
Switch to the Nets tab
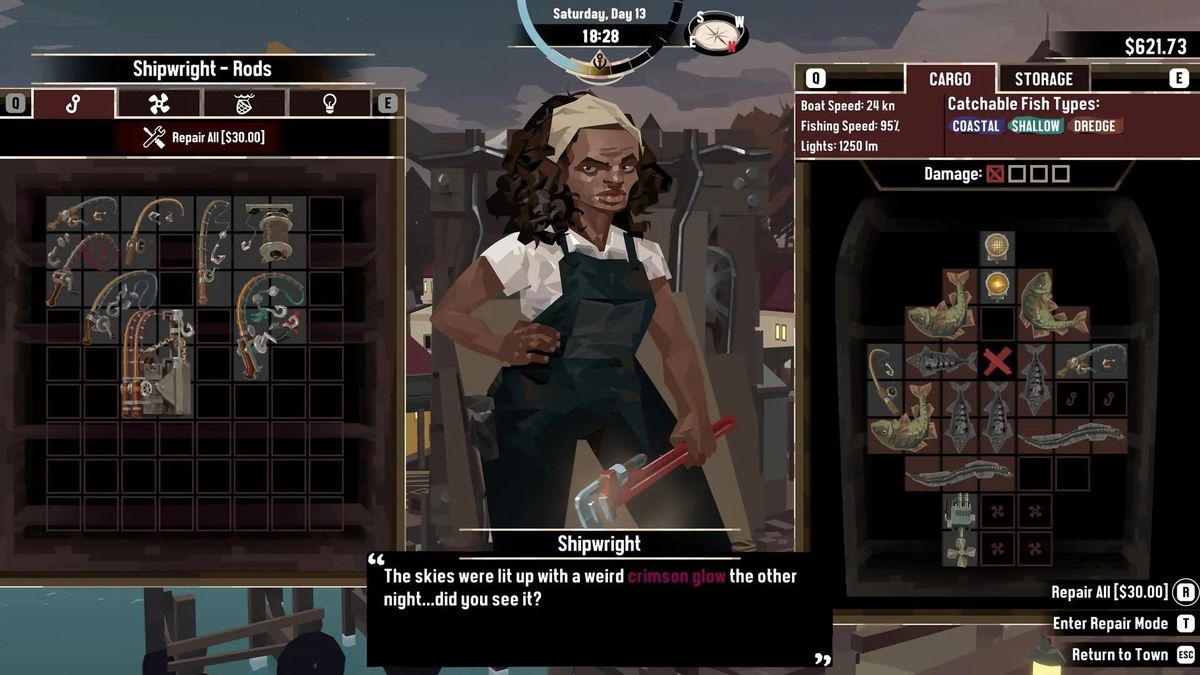click(245, 104)
